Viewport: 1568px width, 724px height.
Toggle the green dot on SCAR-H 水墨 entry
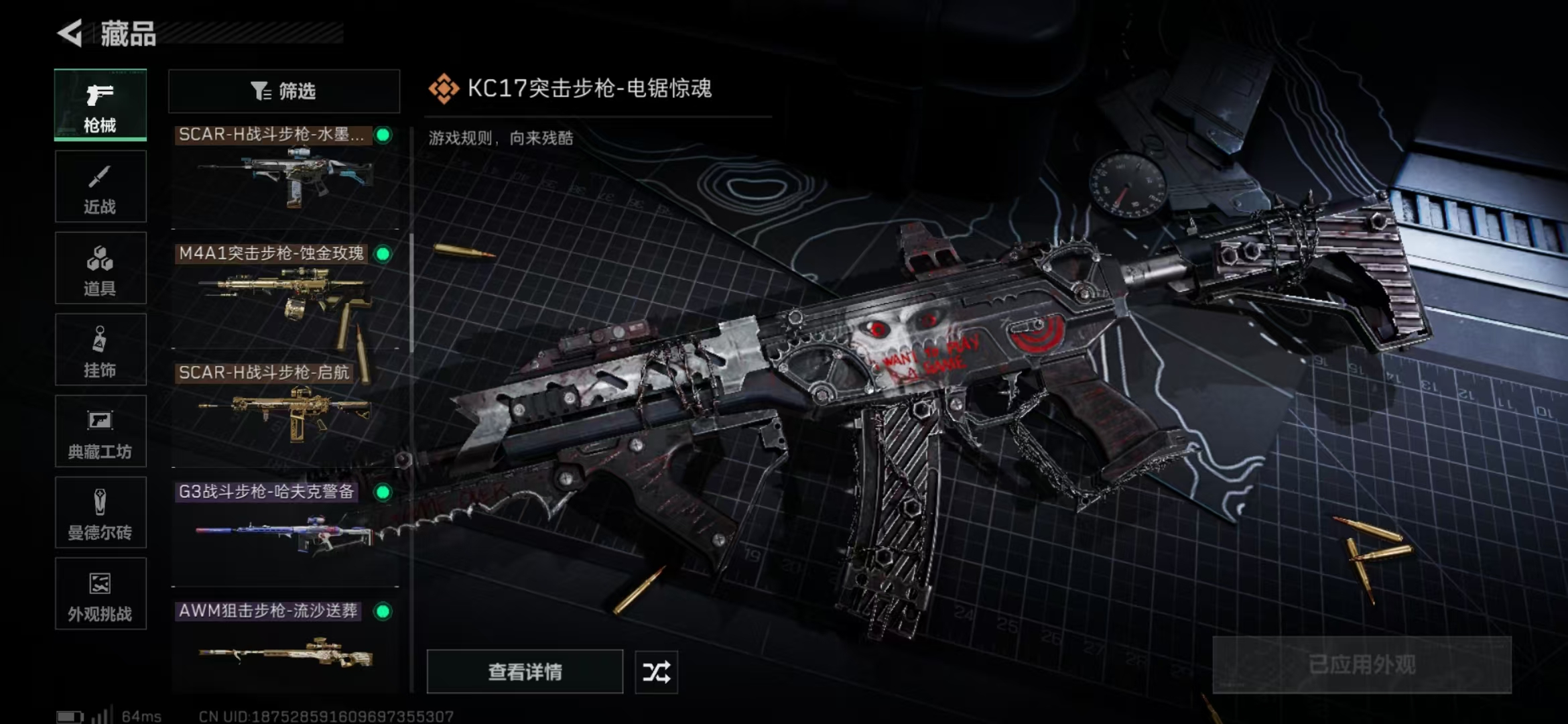click(x=382, y=134)
